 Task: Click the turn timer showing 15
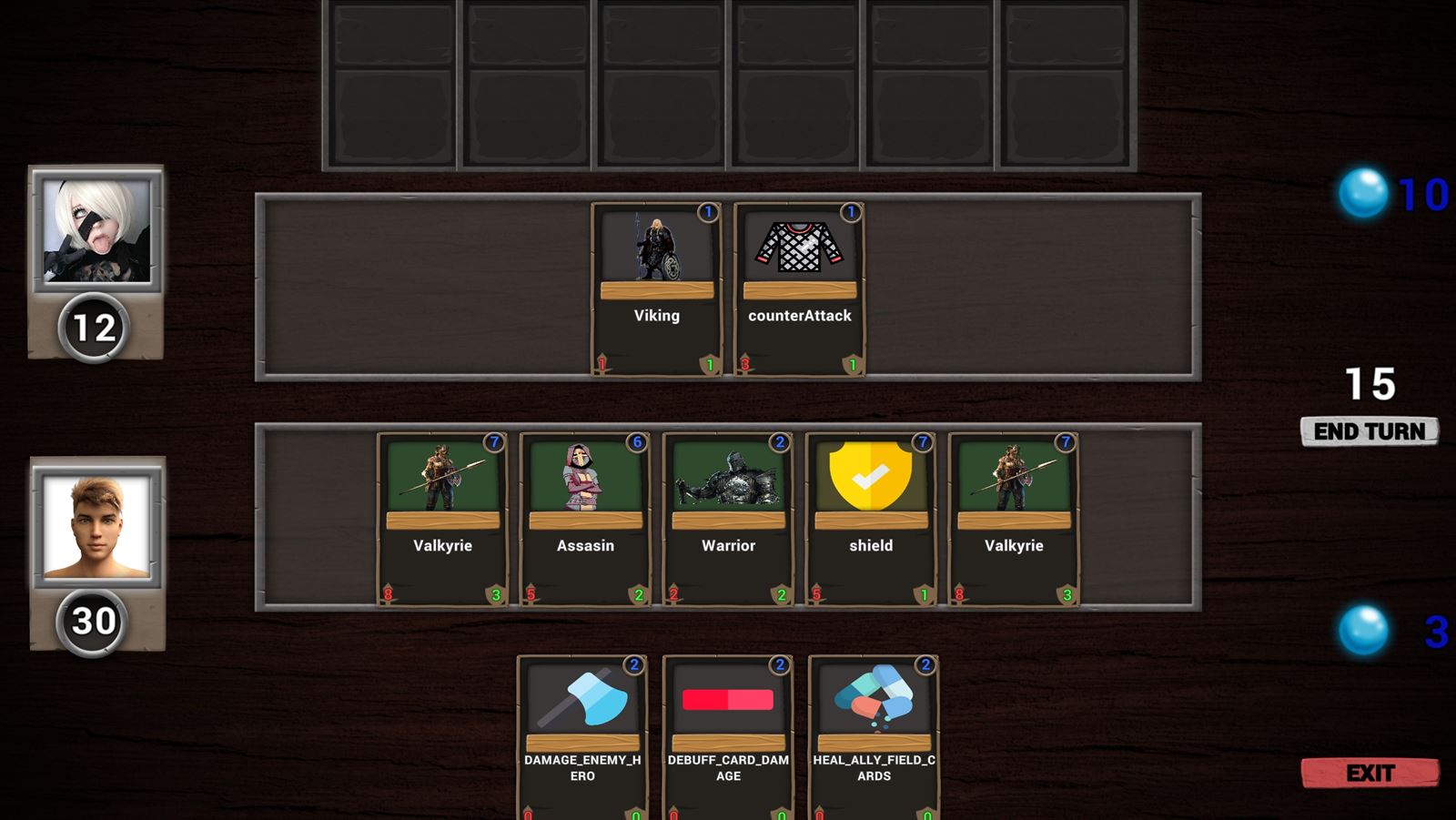click(x=1370, y=384)
